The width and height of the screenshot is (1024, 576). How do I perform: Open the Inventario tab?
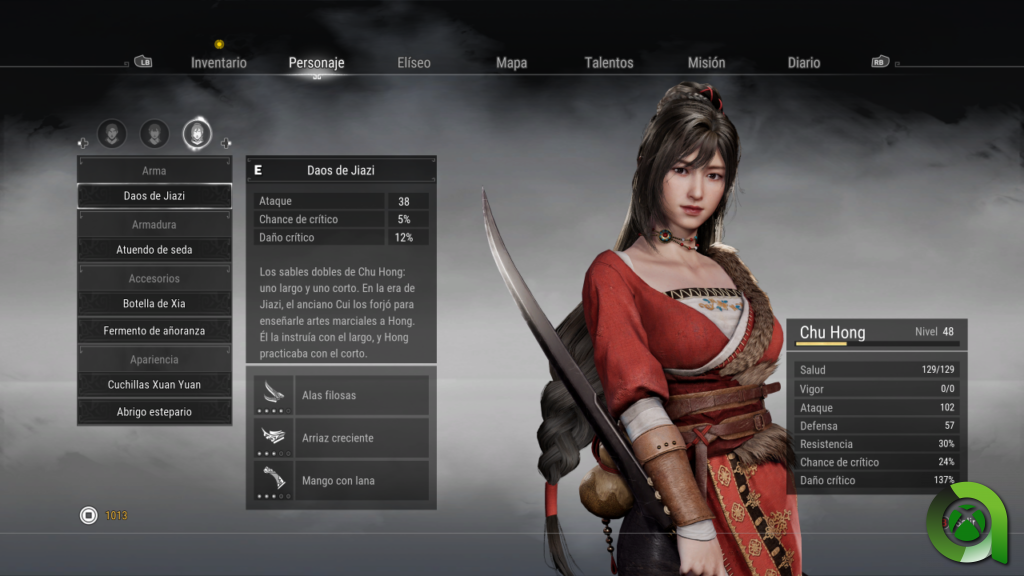tap(219, 63)
